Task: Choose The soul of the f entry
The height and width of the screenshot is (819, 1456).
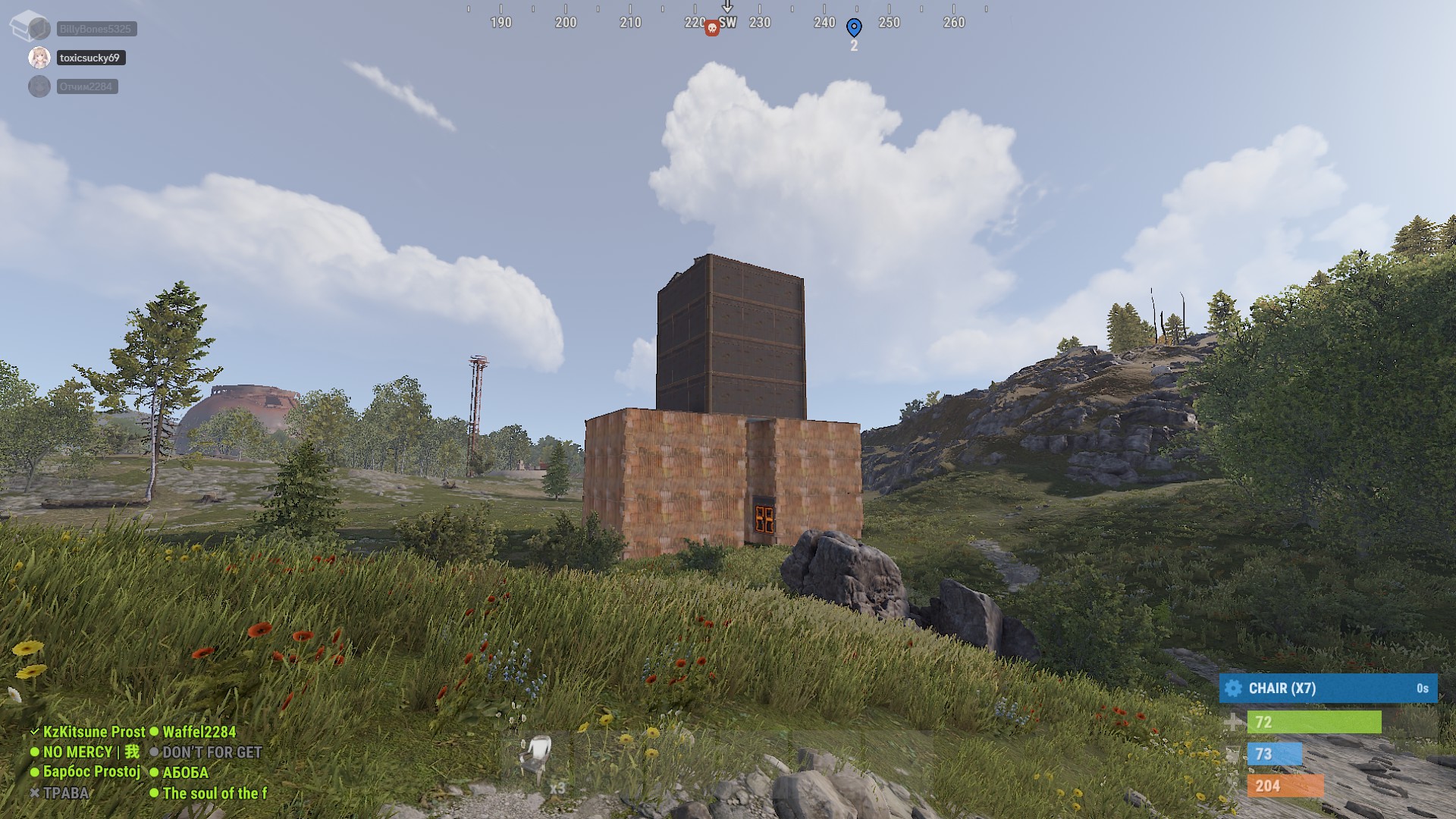Action: 215,793
